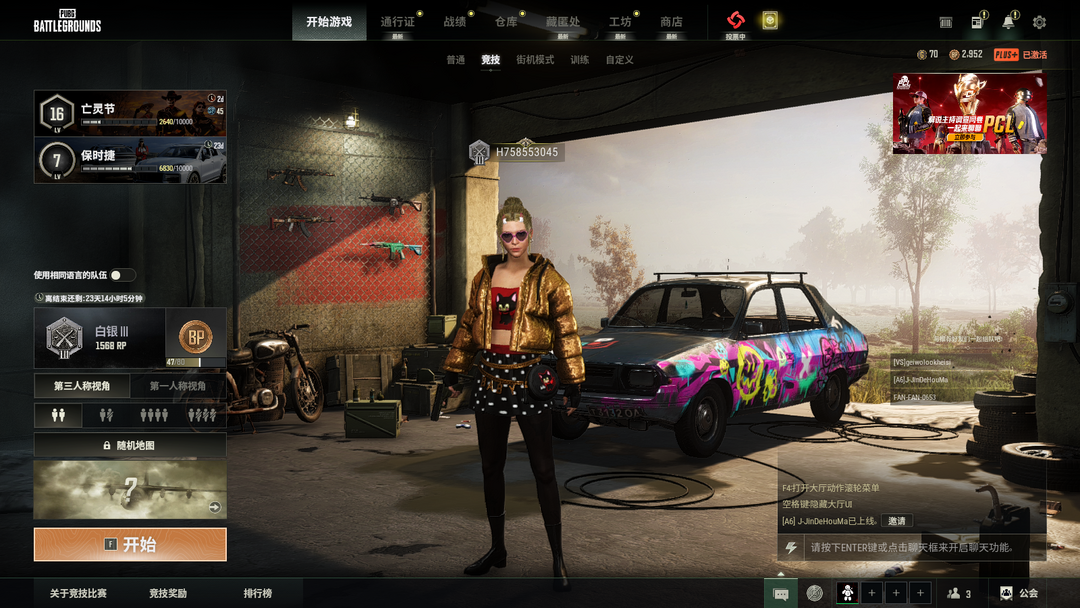Click the 邀请 invite button in chat
The width and height of the screenshot is (1080, 608).
[x=896, y=521]
